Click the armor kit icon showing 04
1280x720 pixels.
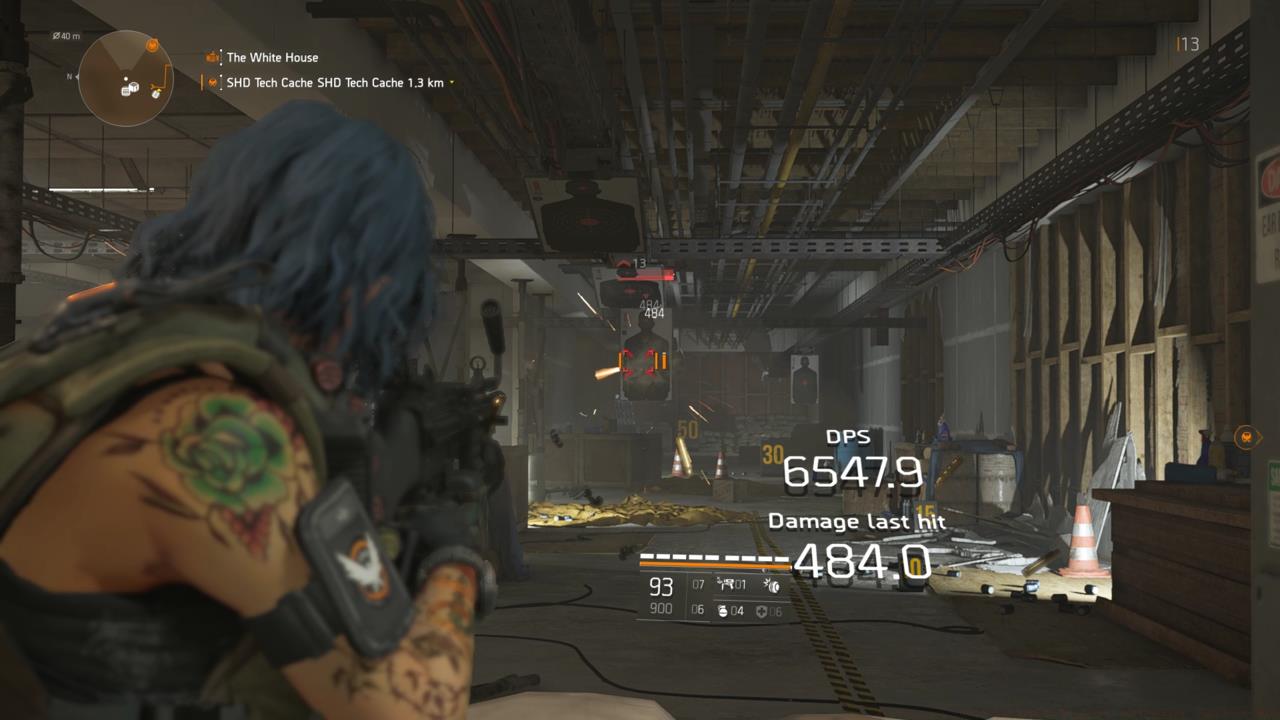(x=723, y=611)
